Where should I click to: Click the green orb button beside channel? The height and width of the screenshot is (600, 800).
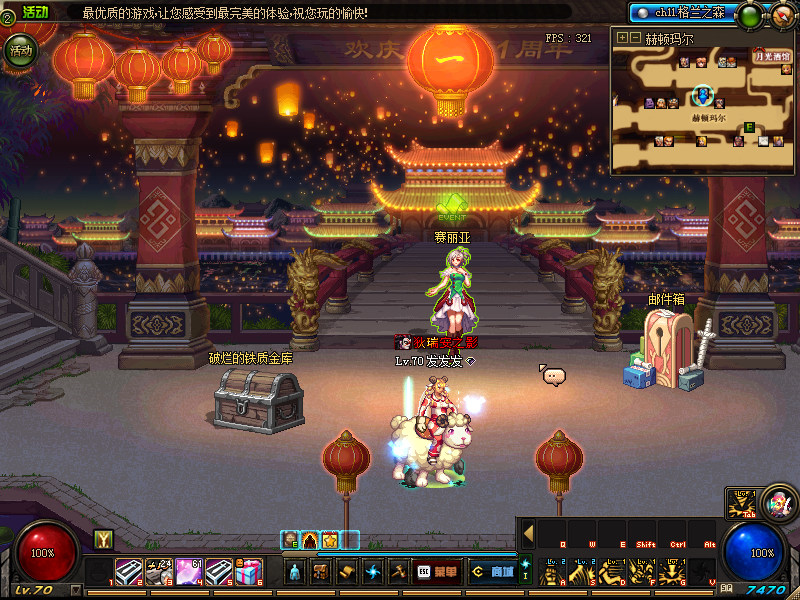click(x=750, y=15)
